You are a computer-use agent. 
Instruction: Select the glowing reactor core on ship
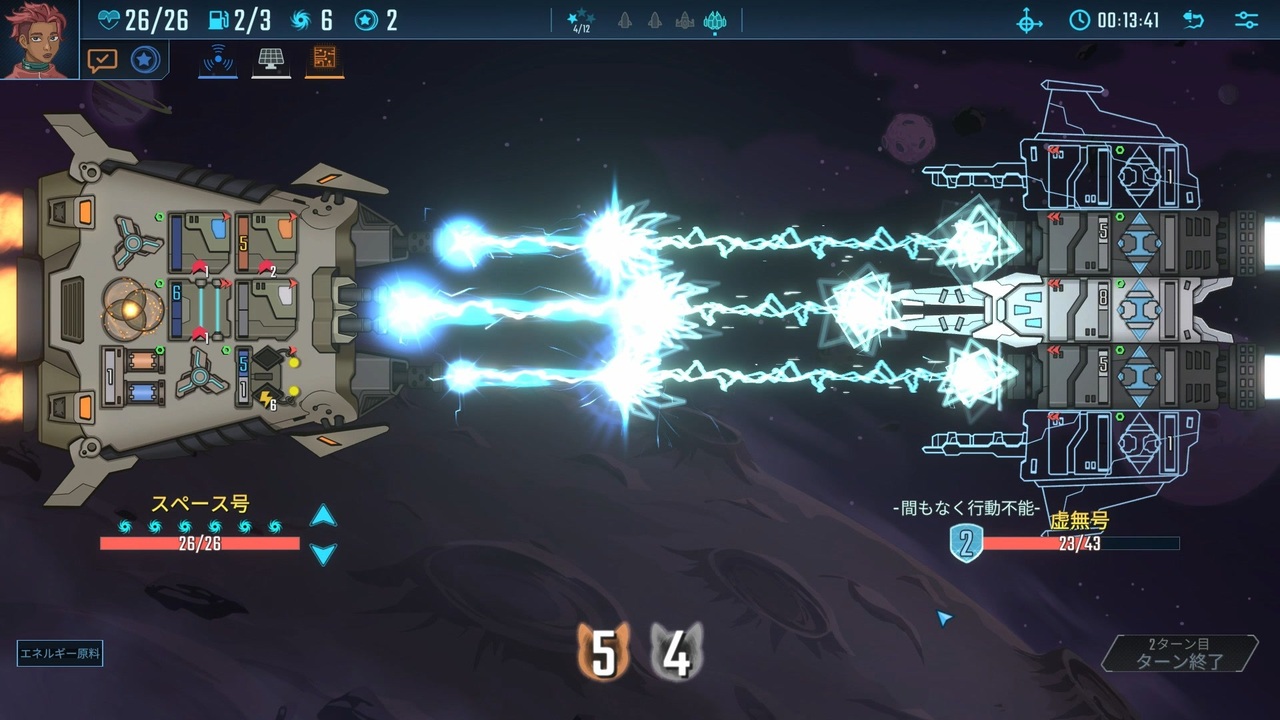132,309
